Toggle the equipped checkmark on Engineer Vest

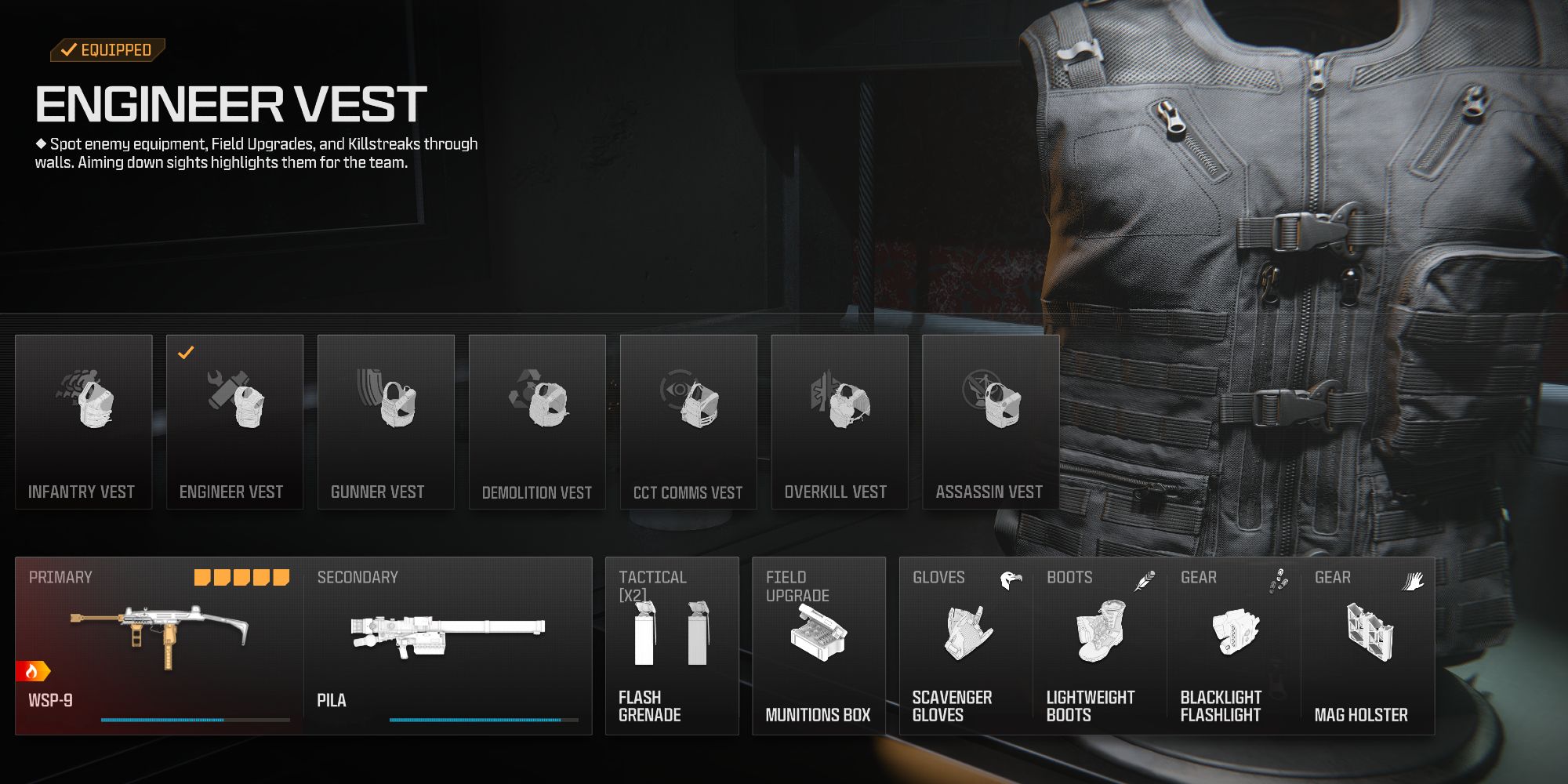(185, 353)
